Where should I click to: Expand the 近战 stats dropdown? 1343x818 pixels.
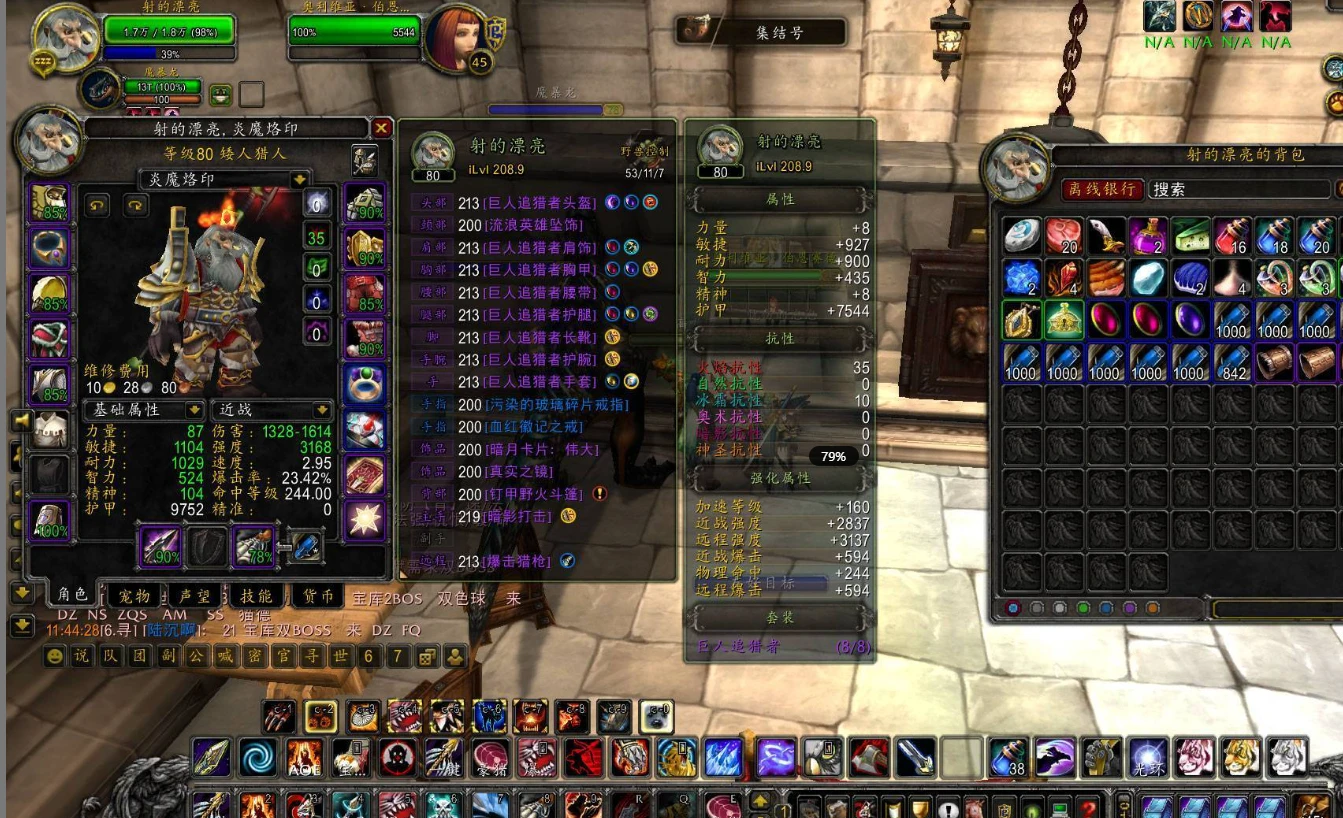322,410
